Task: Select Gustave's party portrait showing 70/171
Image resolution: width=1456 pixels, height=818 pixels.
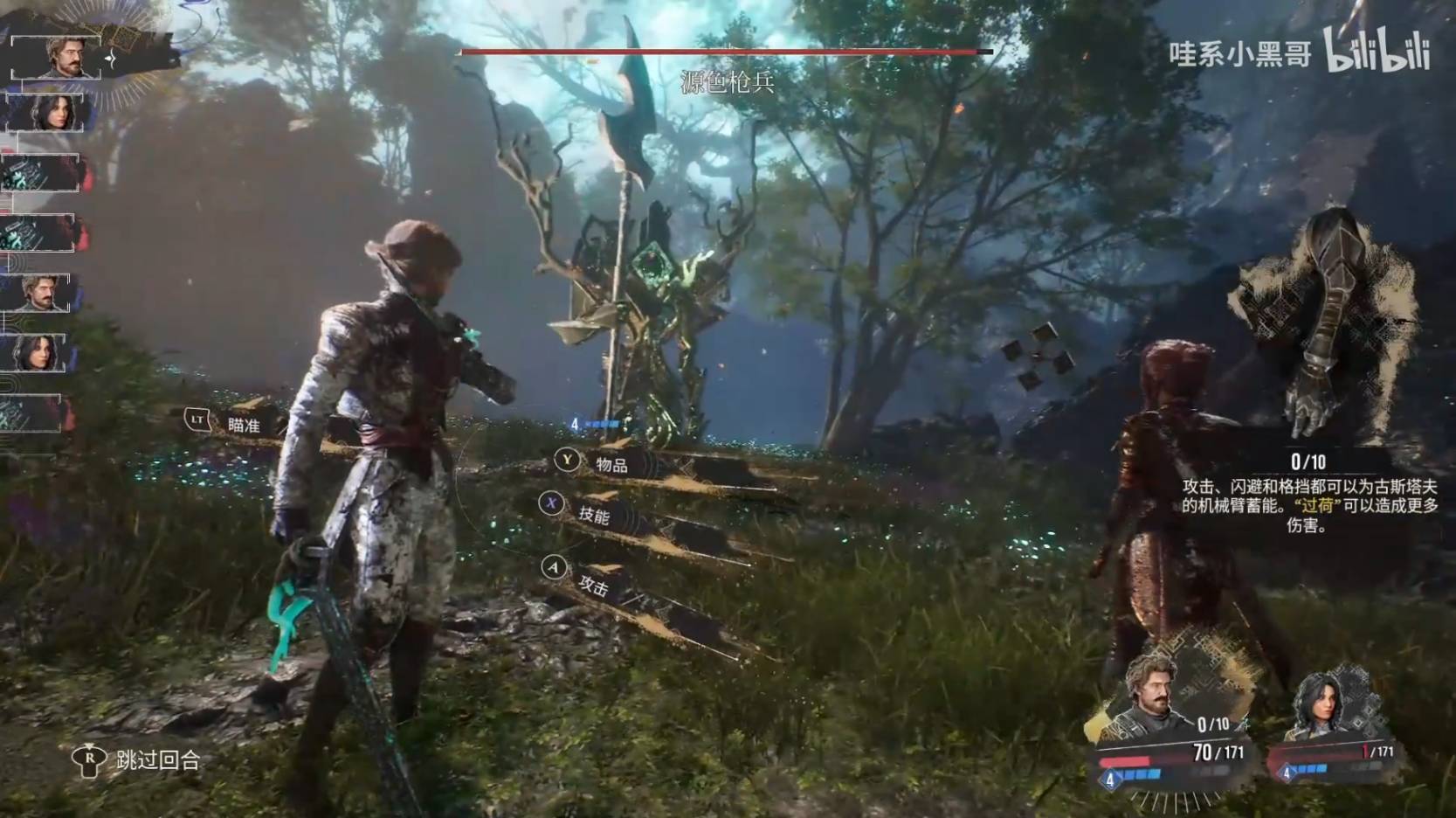Action: [1158, 701]
